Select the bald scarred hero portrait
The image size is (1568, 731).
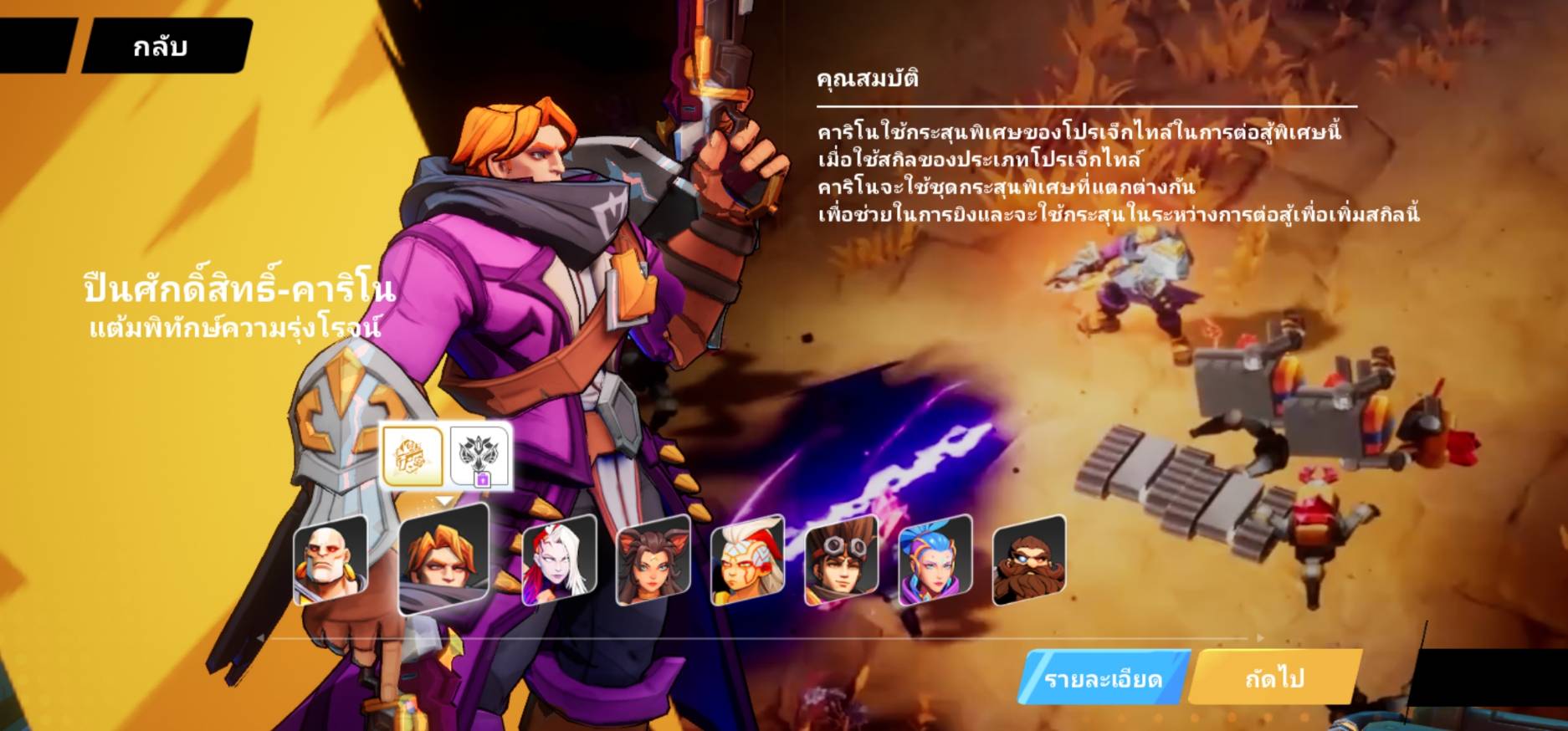pyautogui.click(x=331, y=560)
